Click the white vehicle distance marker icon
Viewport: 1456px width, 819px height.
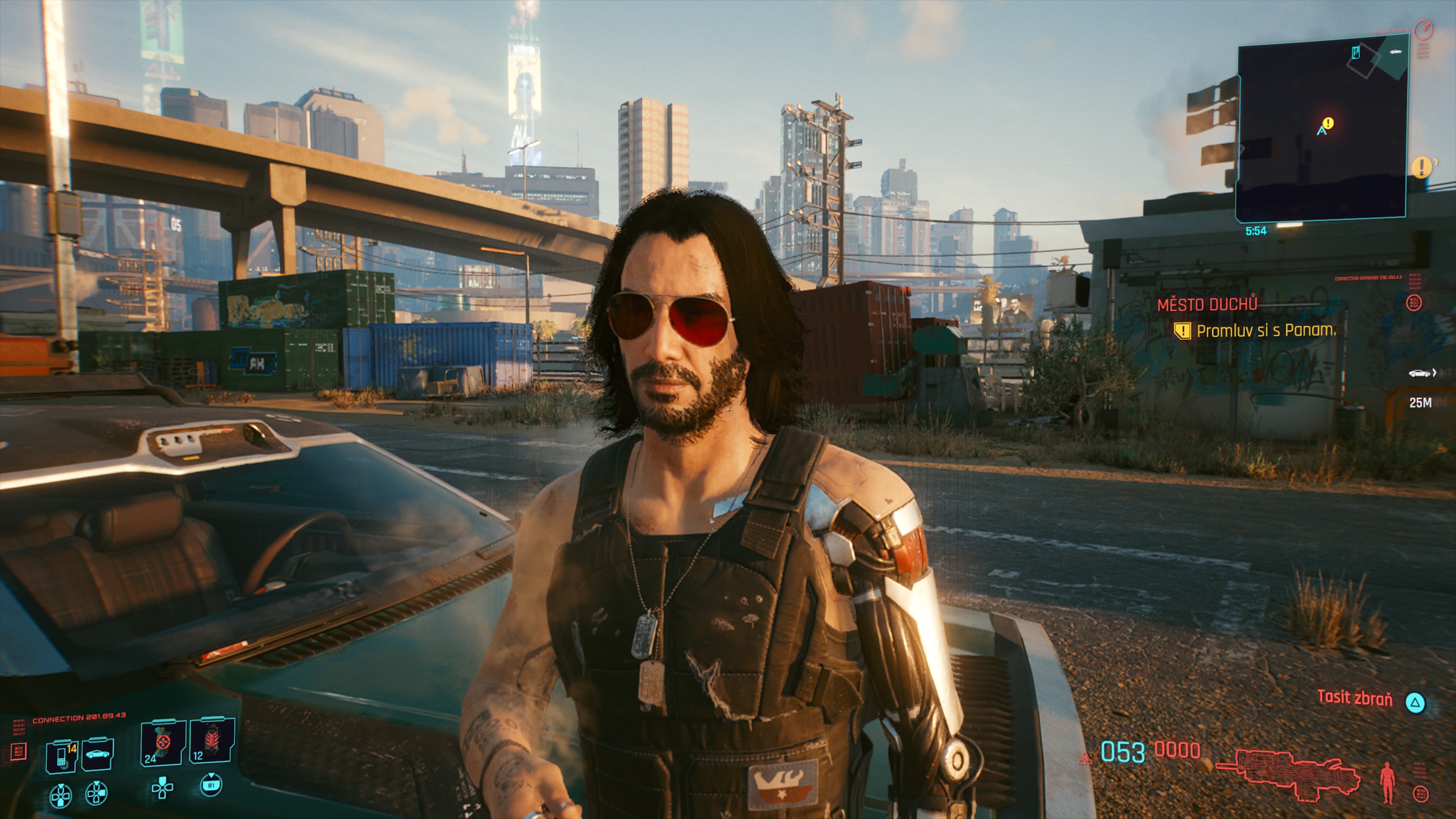(x=1420, y=373)
